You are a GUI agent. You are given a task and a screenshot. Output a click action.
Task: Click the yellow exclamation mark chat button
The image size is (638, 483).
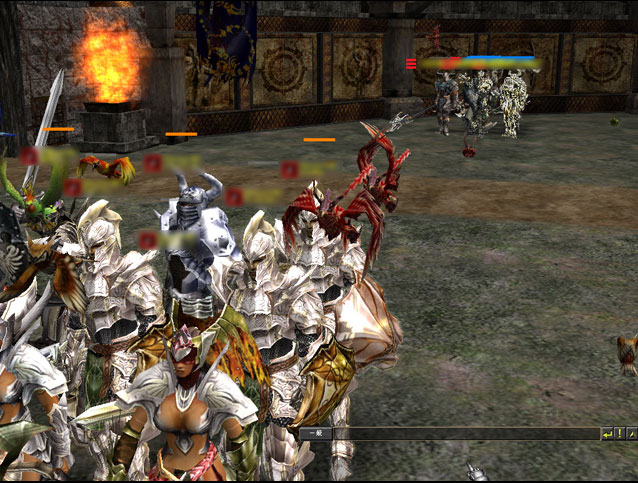(620, 434)
